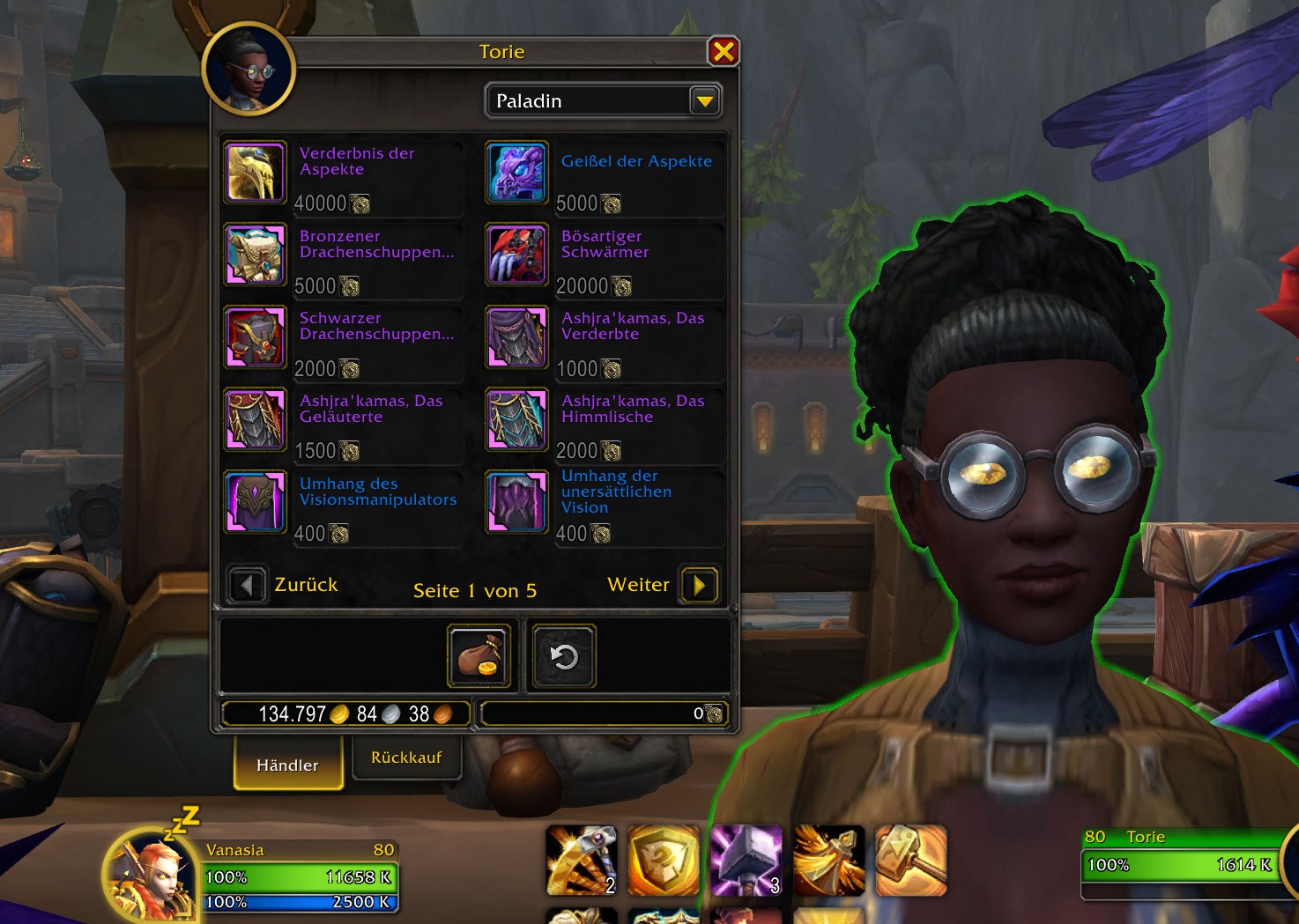1299x924 pixels.
Task: Select the Händler tab
Action: tap(287, 765)
